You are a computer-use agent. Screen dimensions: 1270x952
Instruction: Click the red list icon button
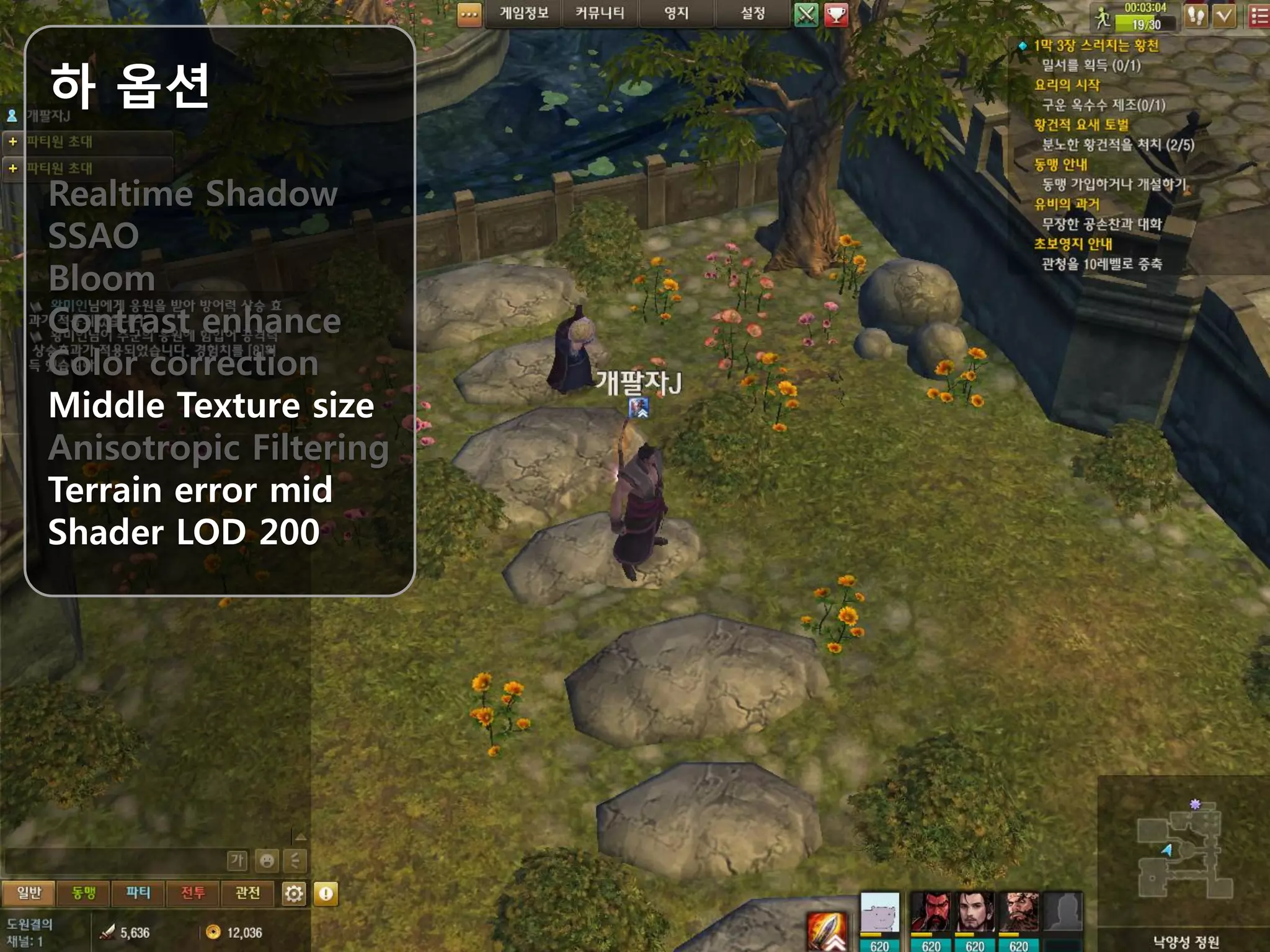[x=1259, y=16]
